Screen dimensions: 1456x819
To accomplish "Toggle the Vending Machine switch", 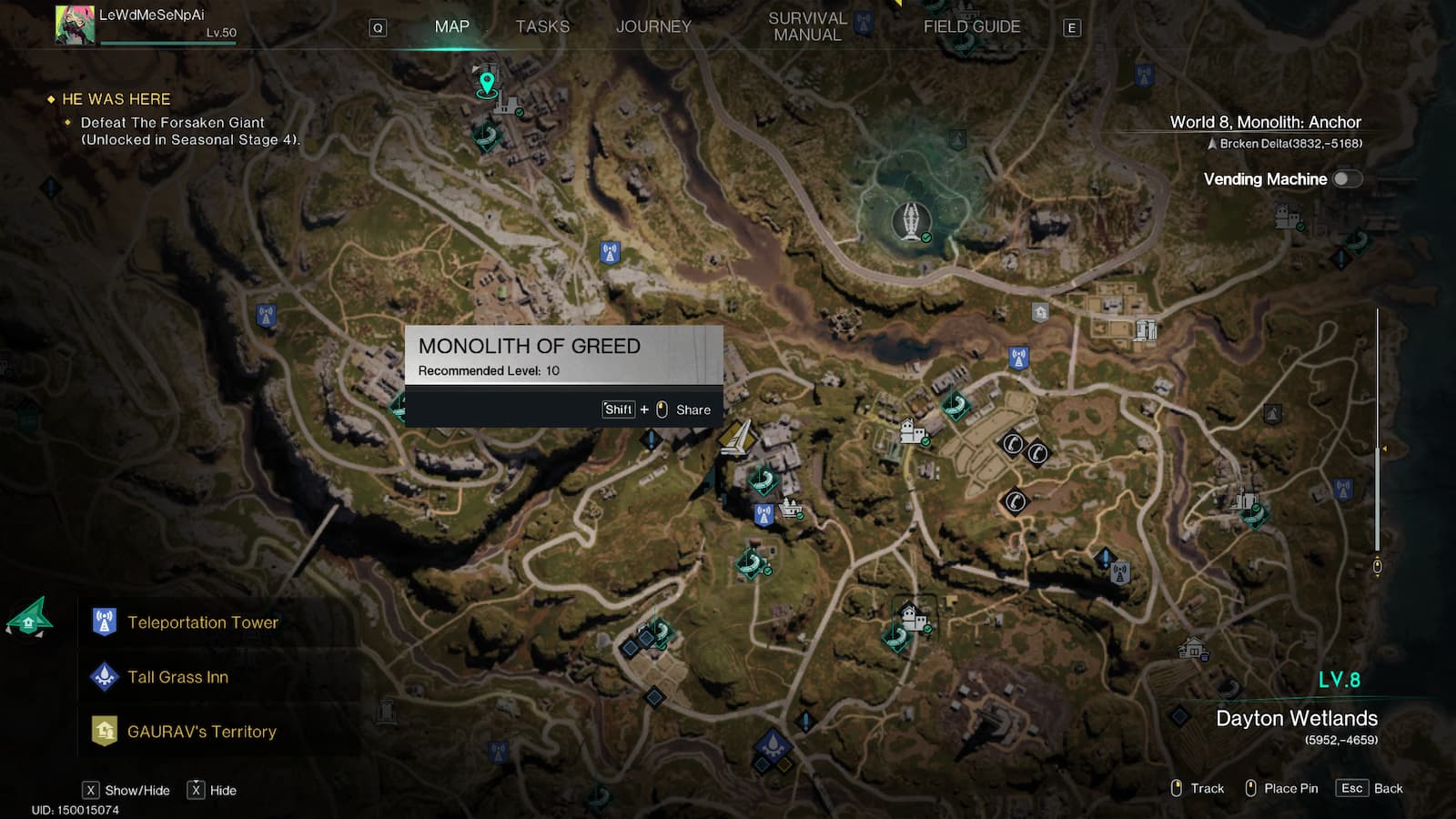I will pyautogui.click(x=1347, y=179).
